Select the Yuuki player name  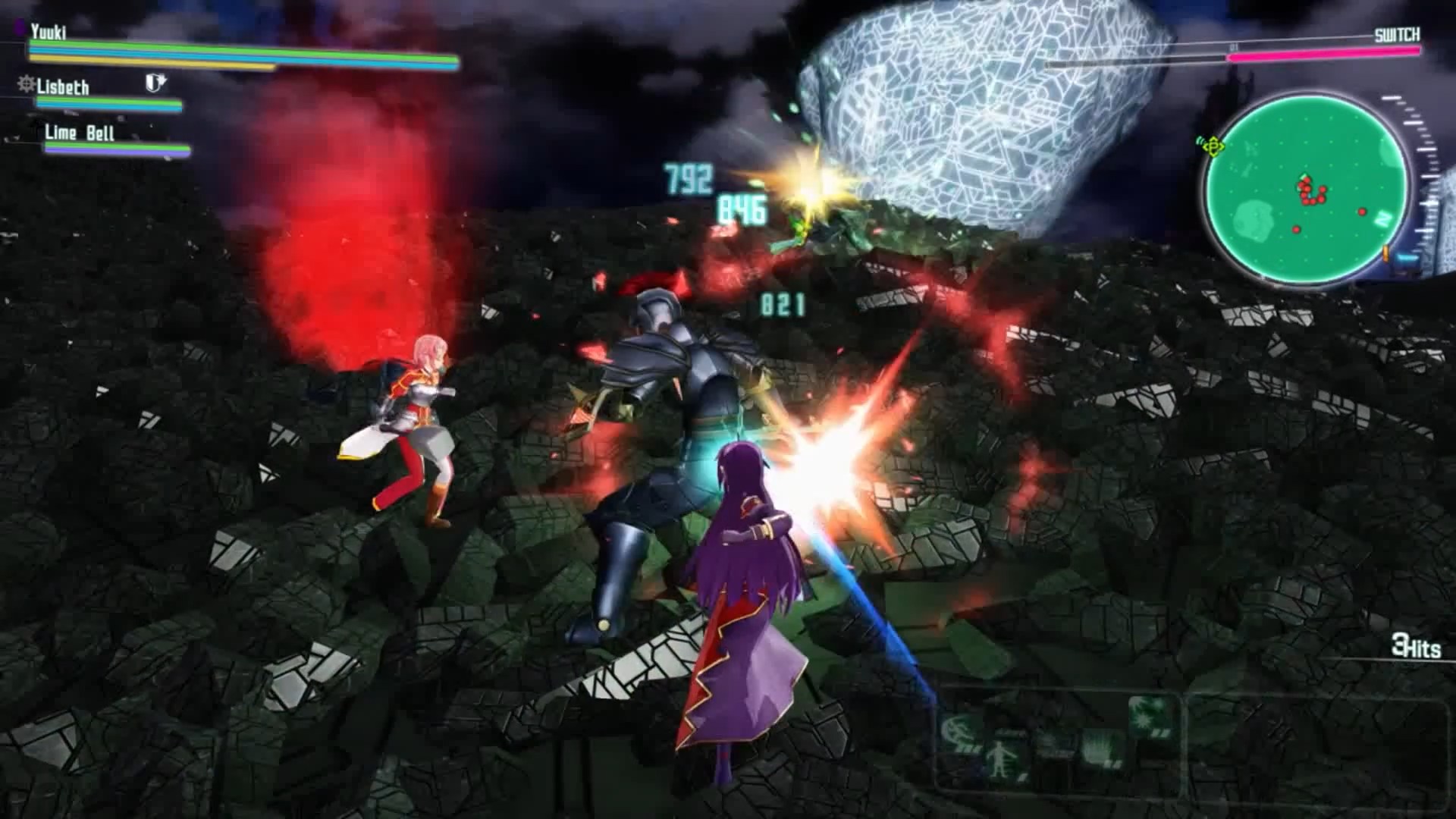[49, 32]
